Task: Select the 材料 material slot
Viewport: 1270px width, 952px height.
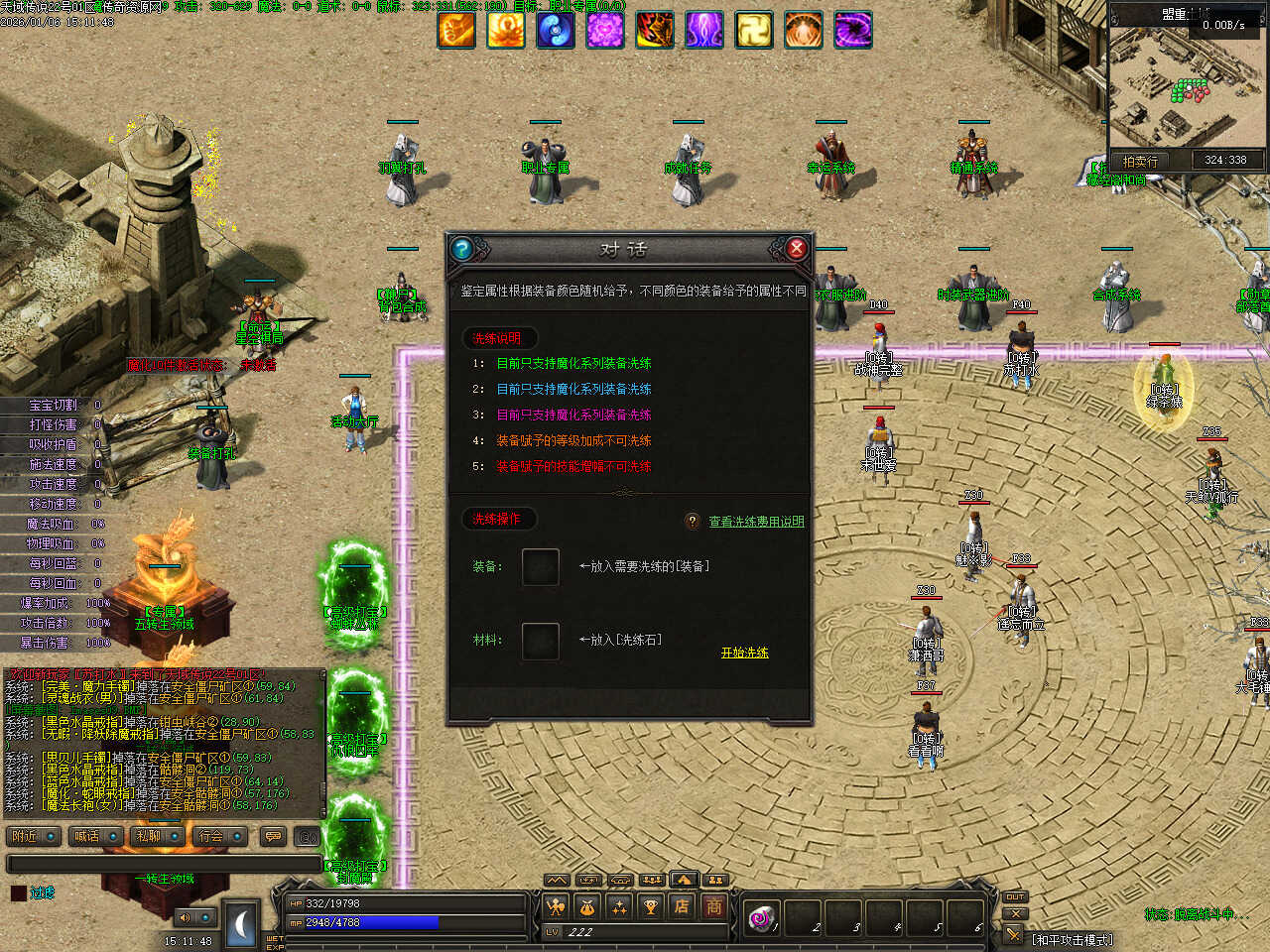Action: (540, 641)
